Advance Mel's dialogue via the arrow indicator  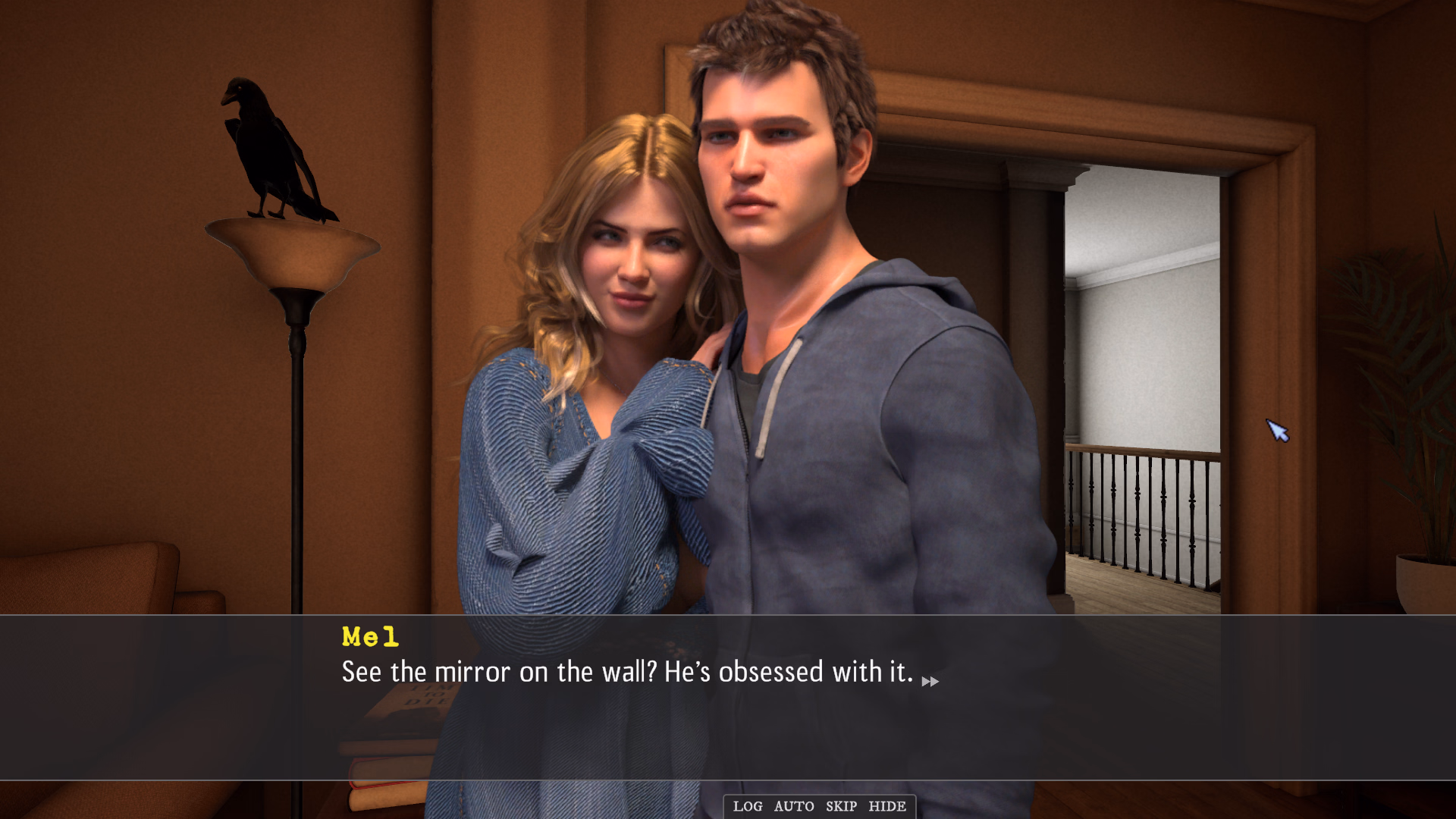pyautogui.click(x=930, y=682)
